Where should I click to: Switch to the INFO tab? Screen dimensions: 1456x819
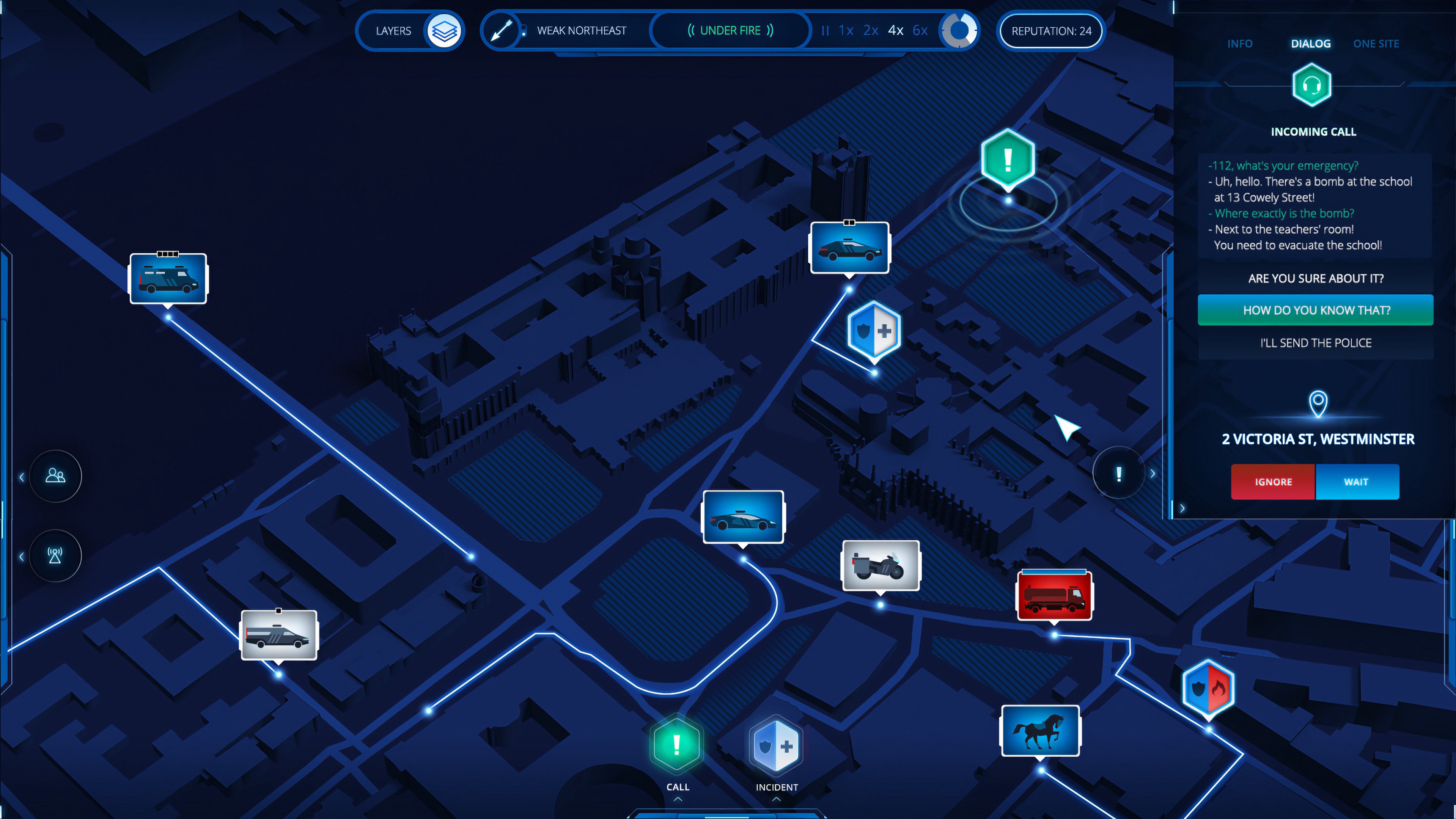(1240, 44)
